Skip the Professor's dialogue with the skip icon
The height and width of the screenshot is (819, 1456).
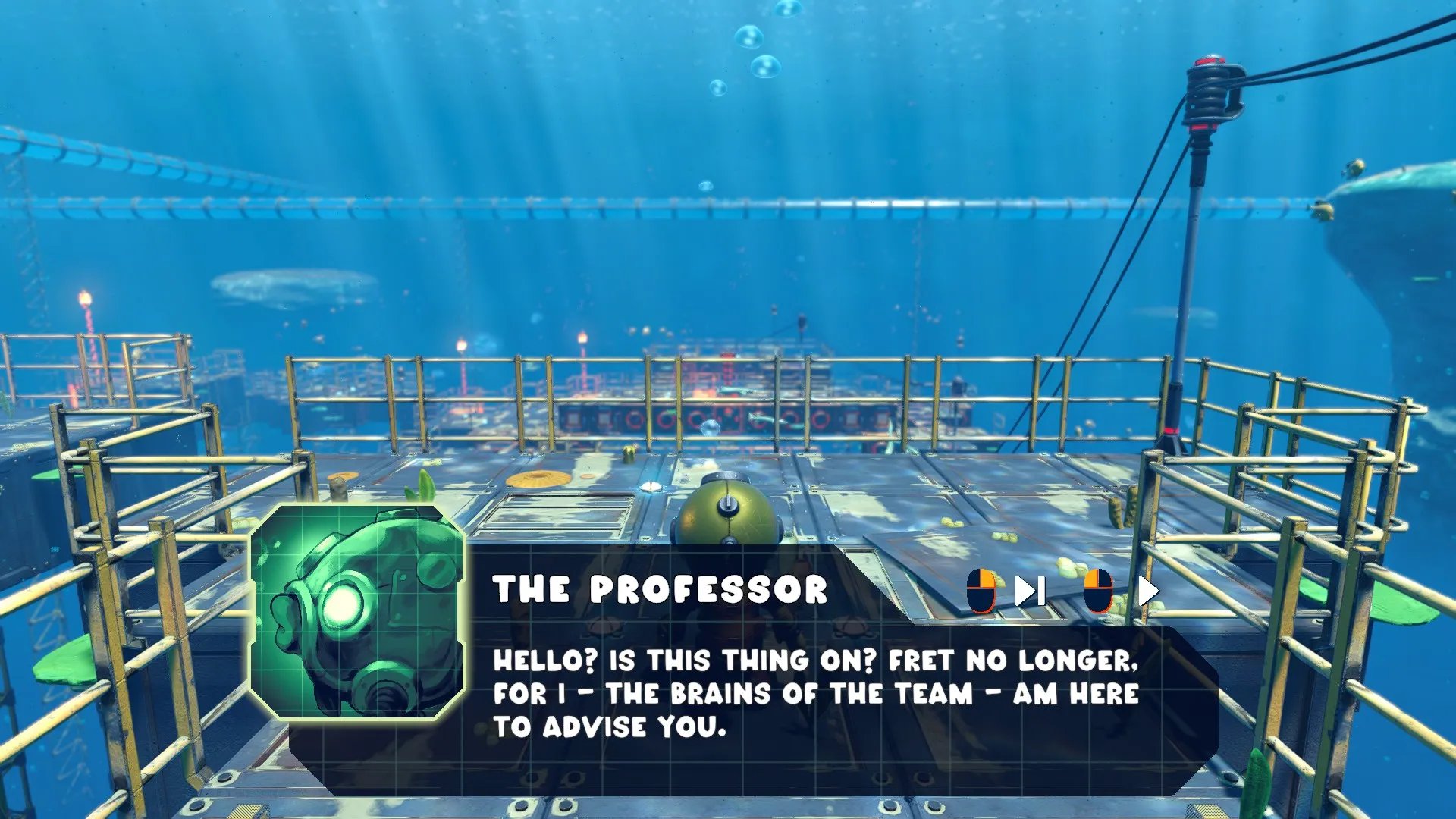(1031, 591)
